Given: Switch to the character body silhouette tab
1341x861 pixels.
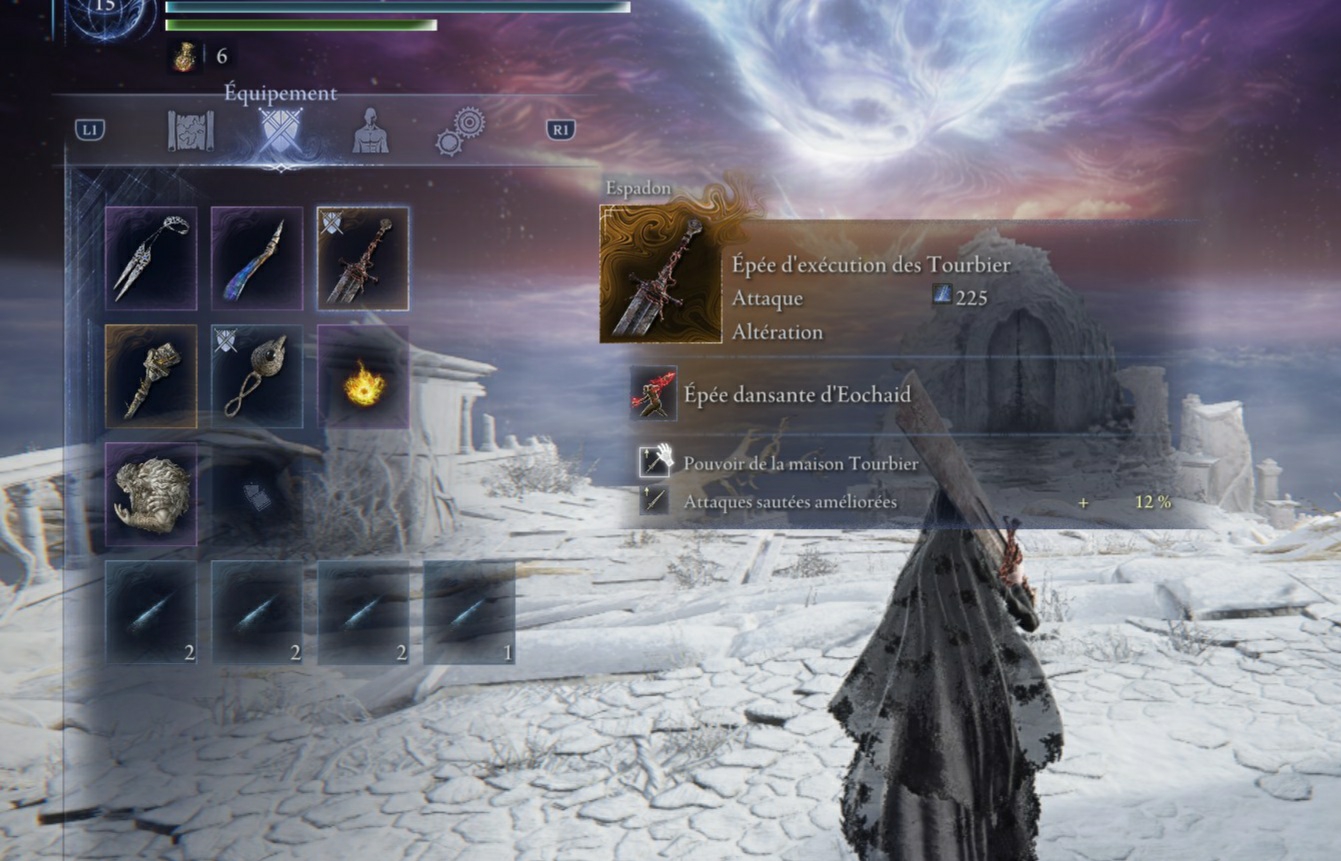Looking at the screenshot, I should (x=370, y=131).
